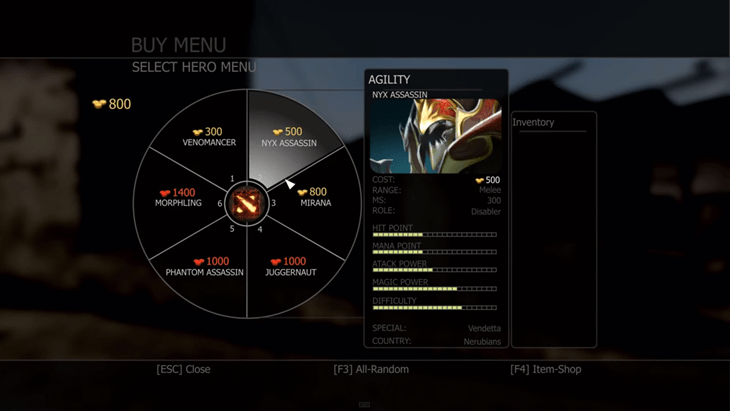Choose Phantom Assassin from the wheel

coord(205,267)
